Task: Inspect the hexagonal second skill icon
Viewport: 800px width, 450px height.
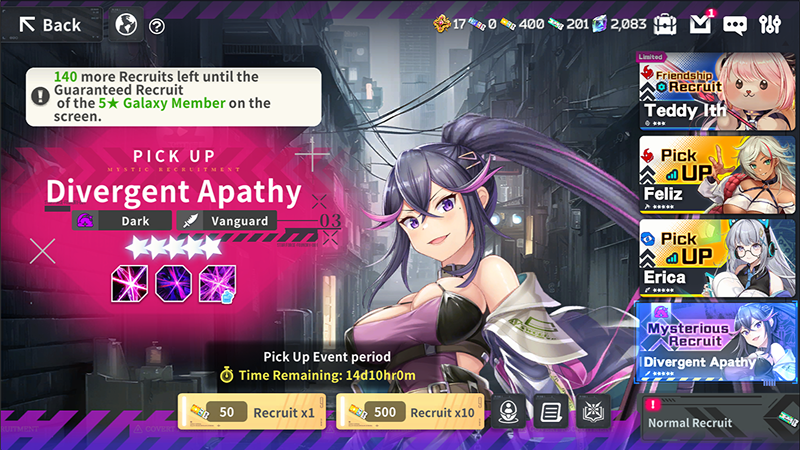Action: click(x=173, y=283)
